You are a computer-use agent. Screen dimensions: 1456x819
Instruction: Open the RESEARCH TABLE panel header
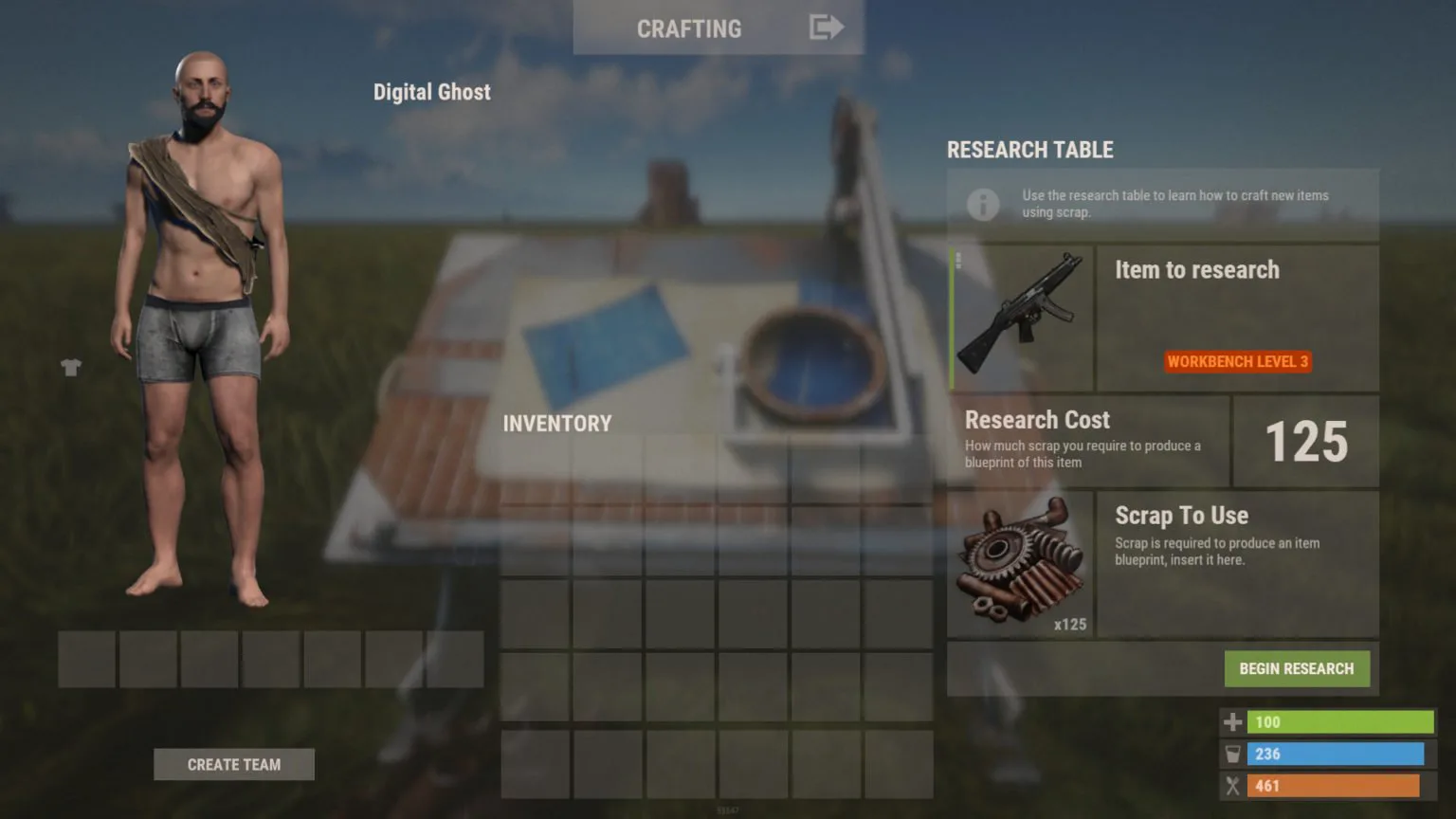(x=1030, y=149)
